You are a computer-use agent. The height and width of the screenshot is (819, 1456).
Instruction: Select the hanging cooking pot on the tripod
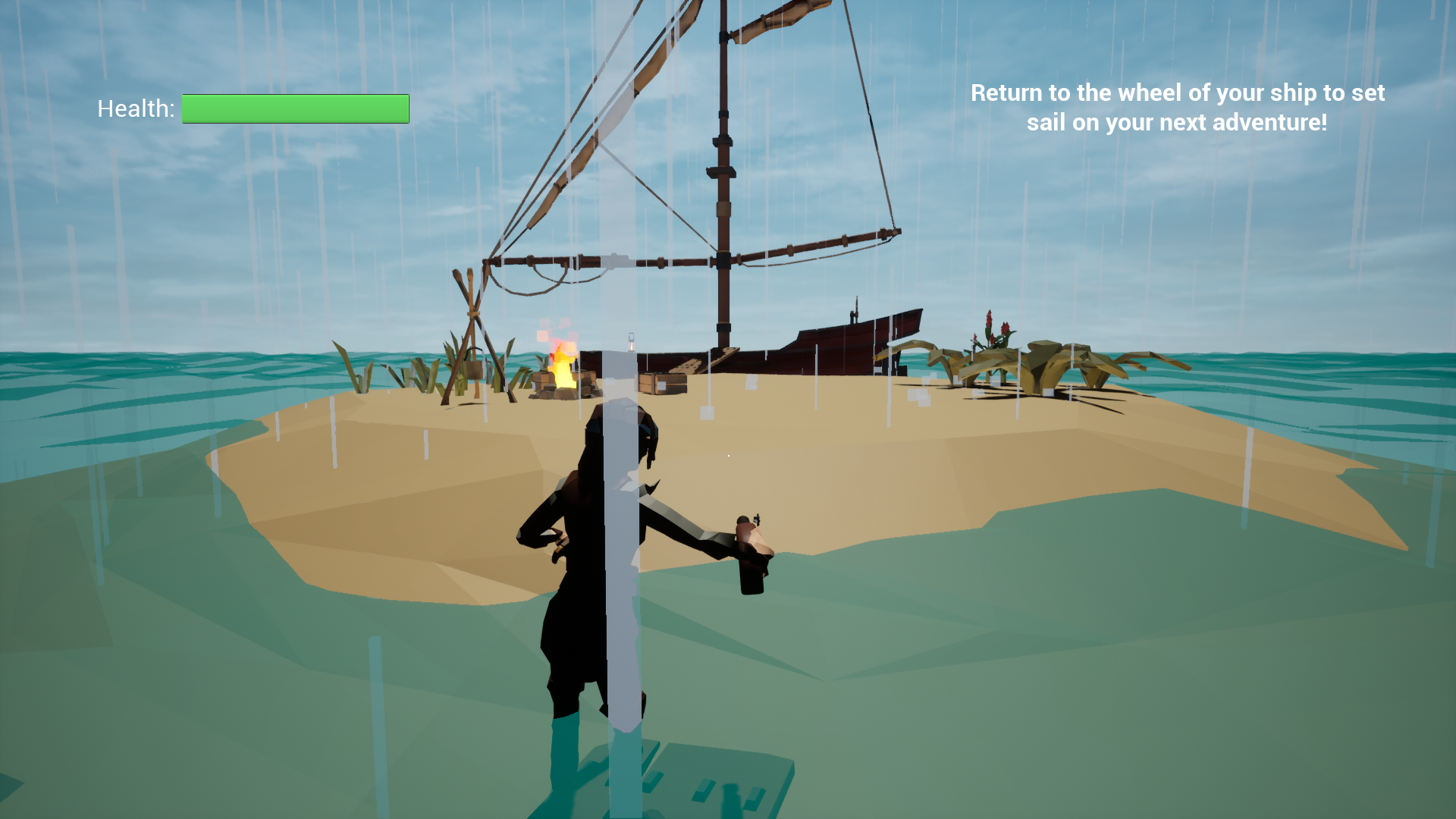(473, 370)
